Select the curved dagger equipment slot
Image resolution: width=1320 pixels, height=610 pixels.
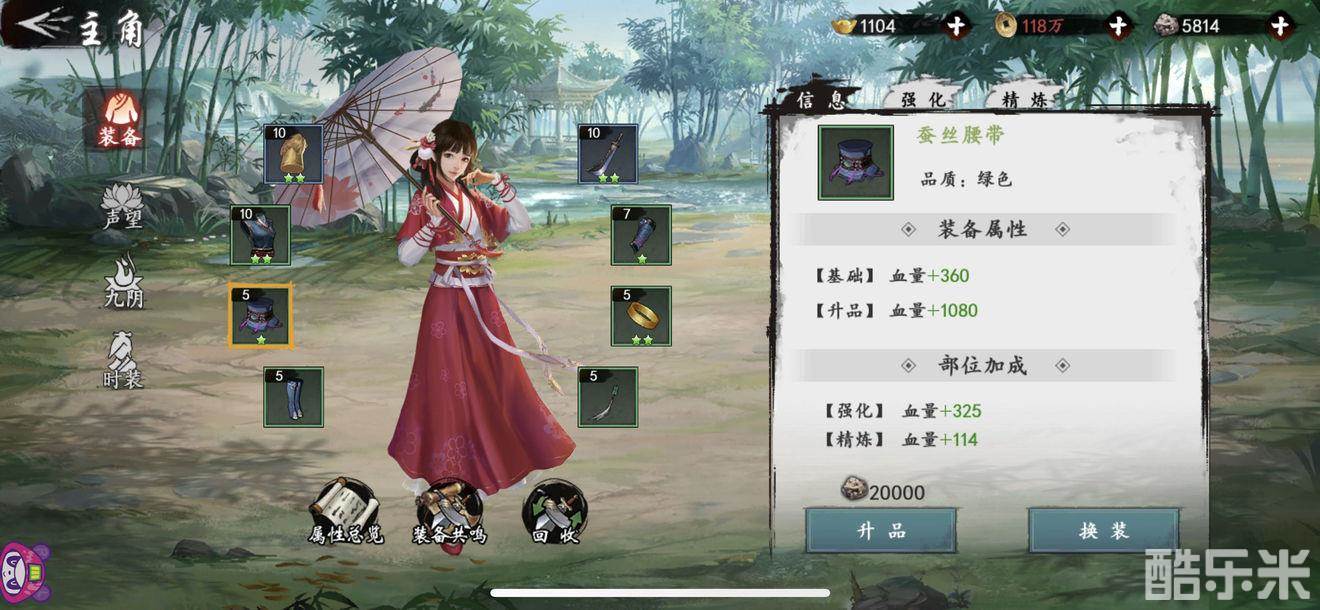tap(608, 397)
